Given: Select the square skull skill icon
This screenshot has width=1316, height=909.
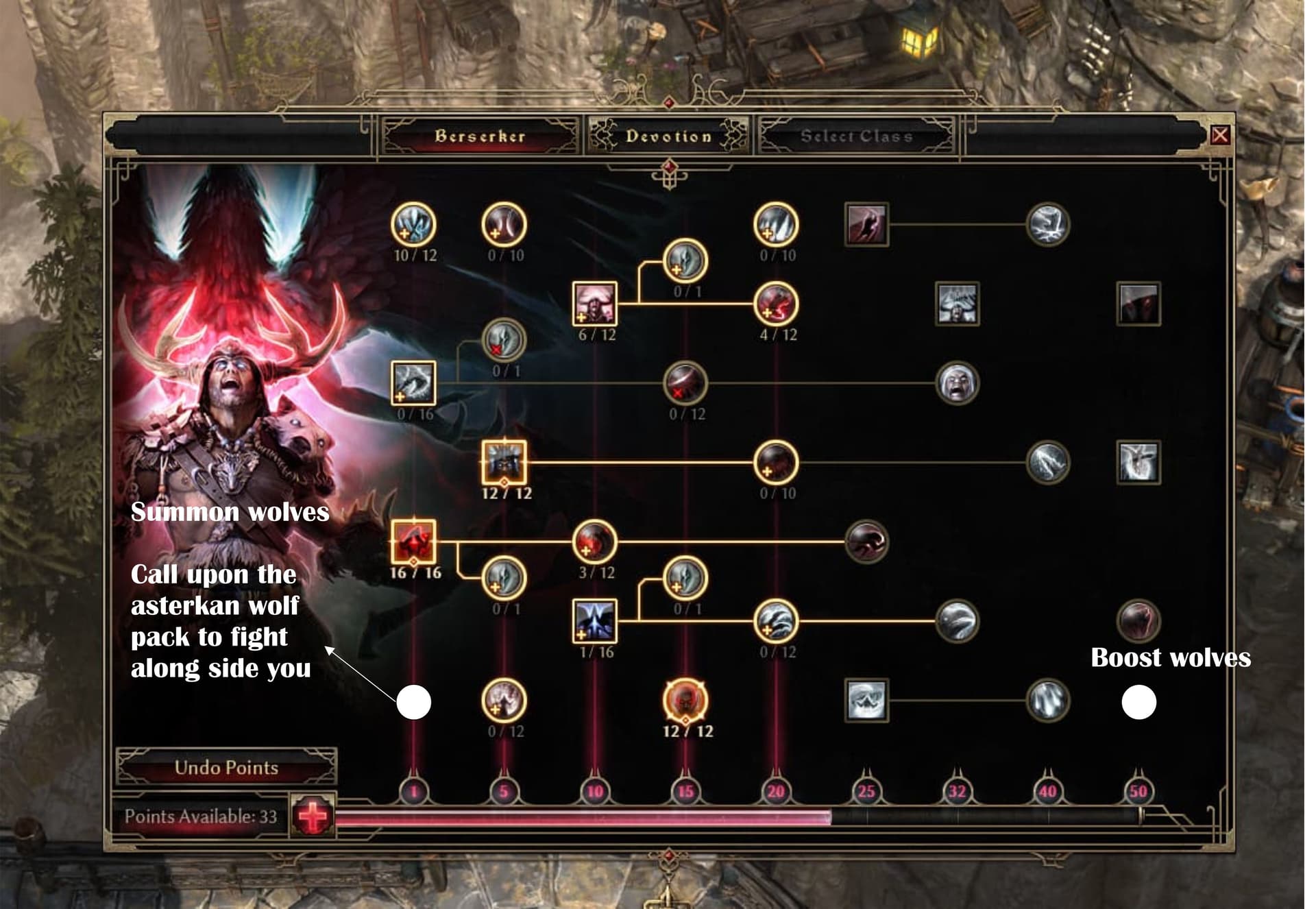Looking at the screenshot, I should click(x=866, y=701).
